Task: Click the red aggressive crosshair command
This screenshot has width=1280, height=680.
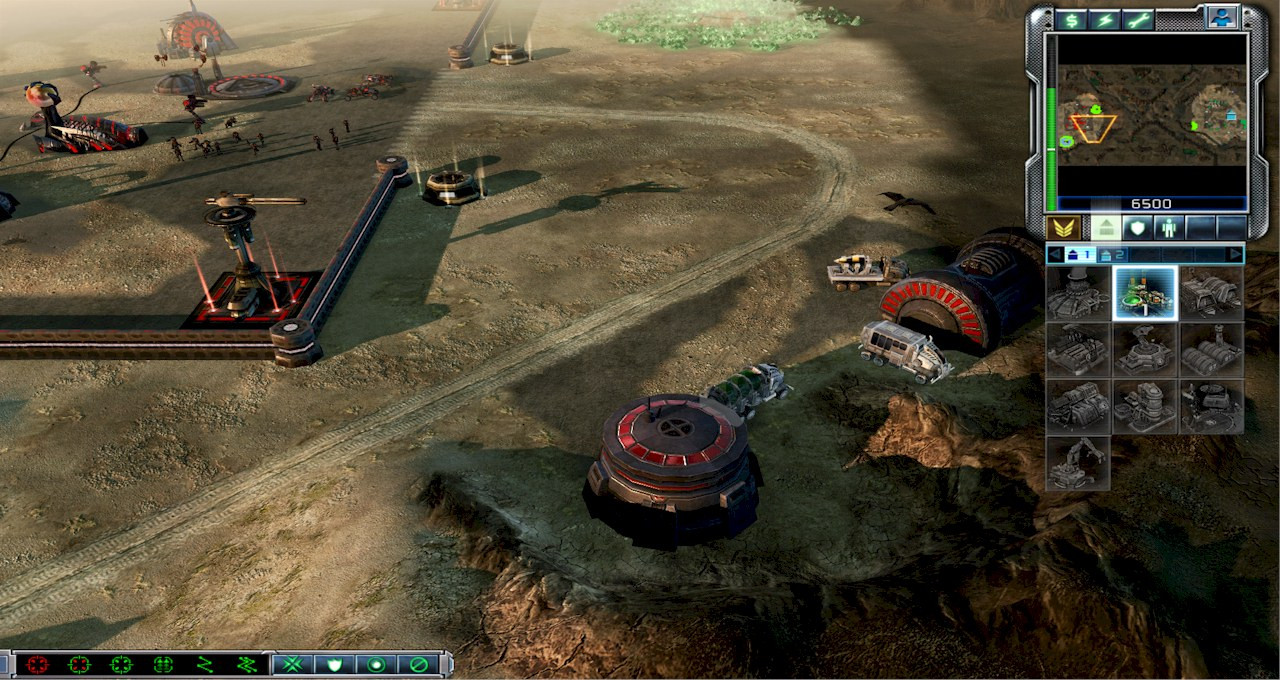Action: 38,664
